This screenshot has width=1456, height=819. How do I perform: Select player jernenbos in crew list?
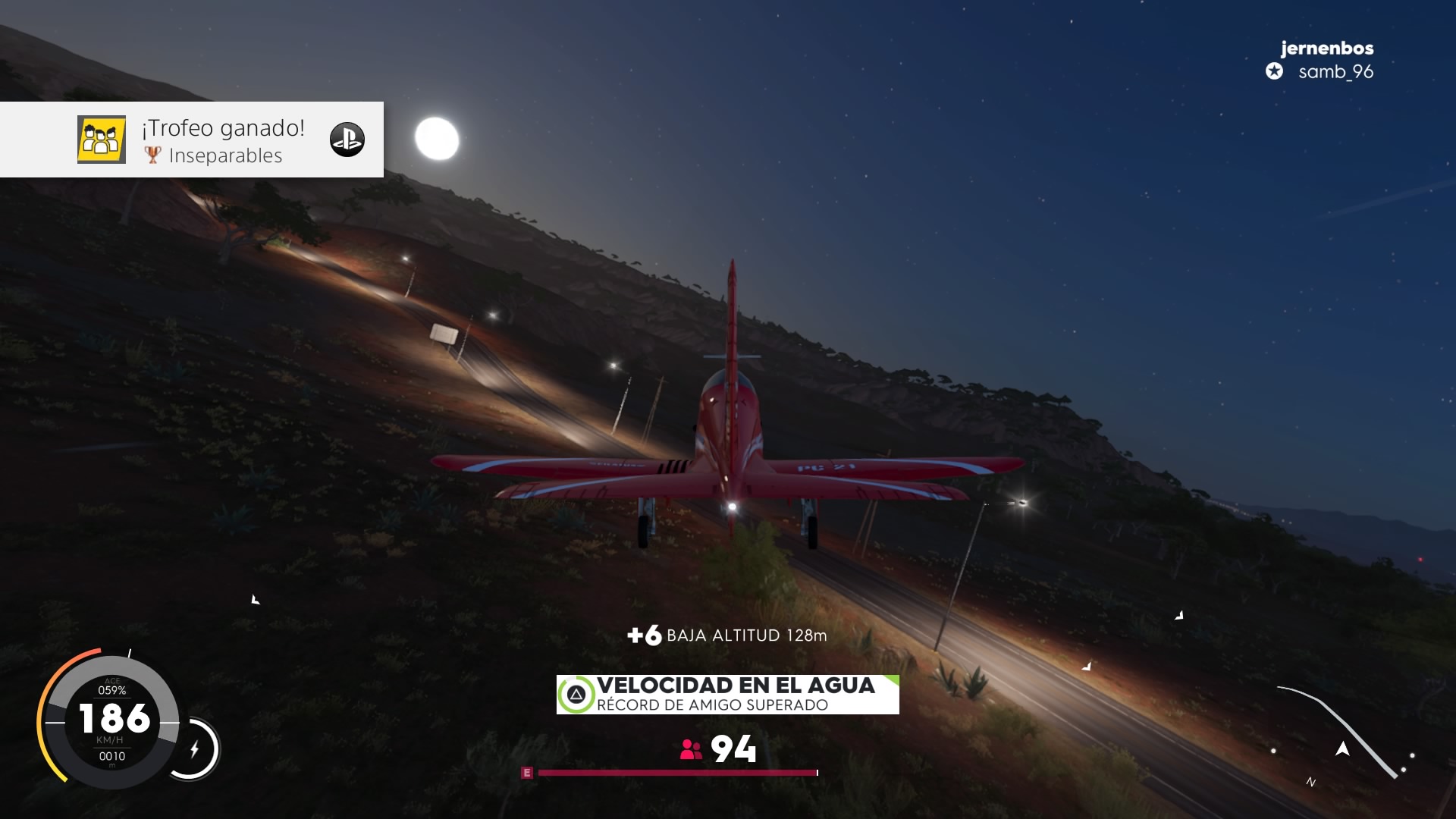1326,49
